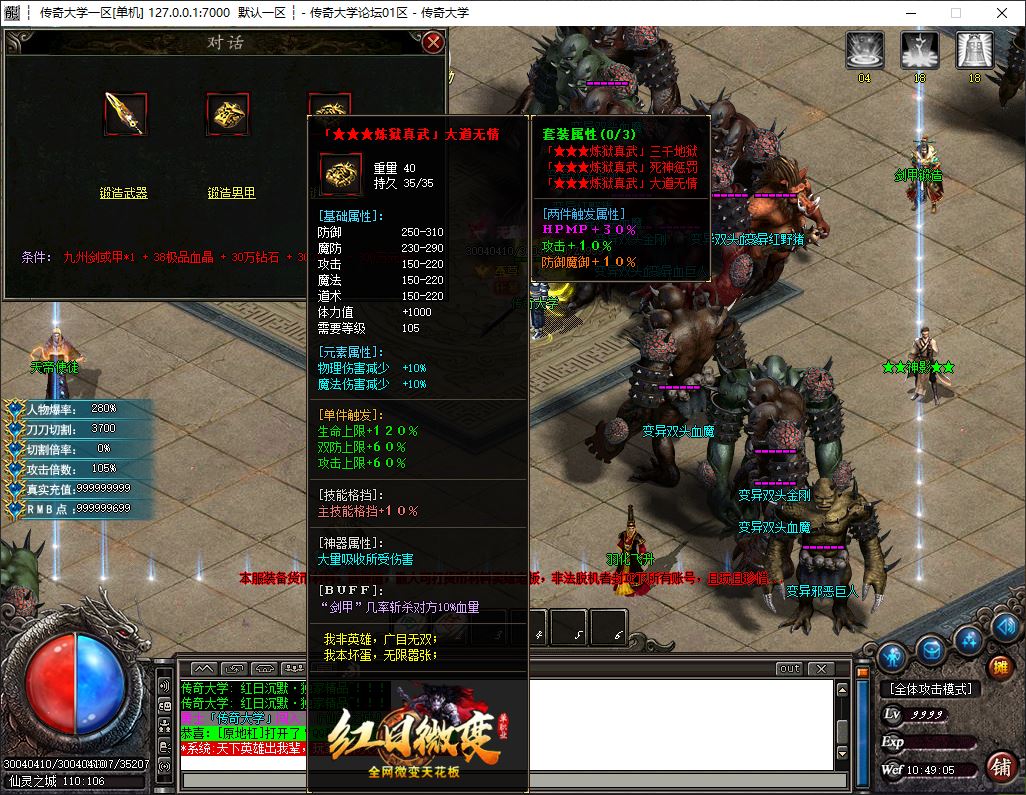This screenshot has height=795, width=1026.
Task: Open the character panel round button
Action: [893, 656]
